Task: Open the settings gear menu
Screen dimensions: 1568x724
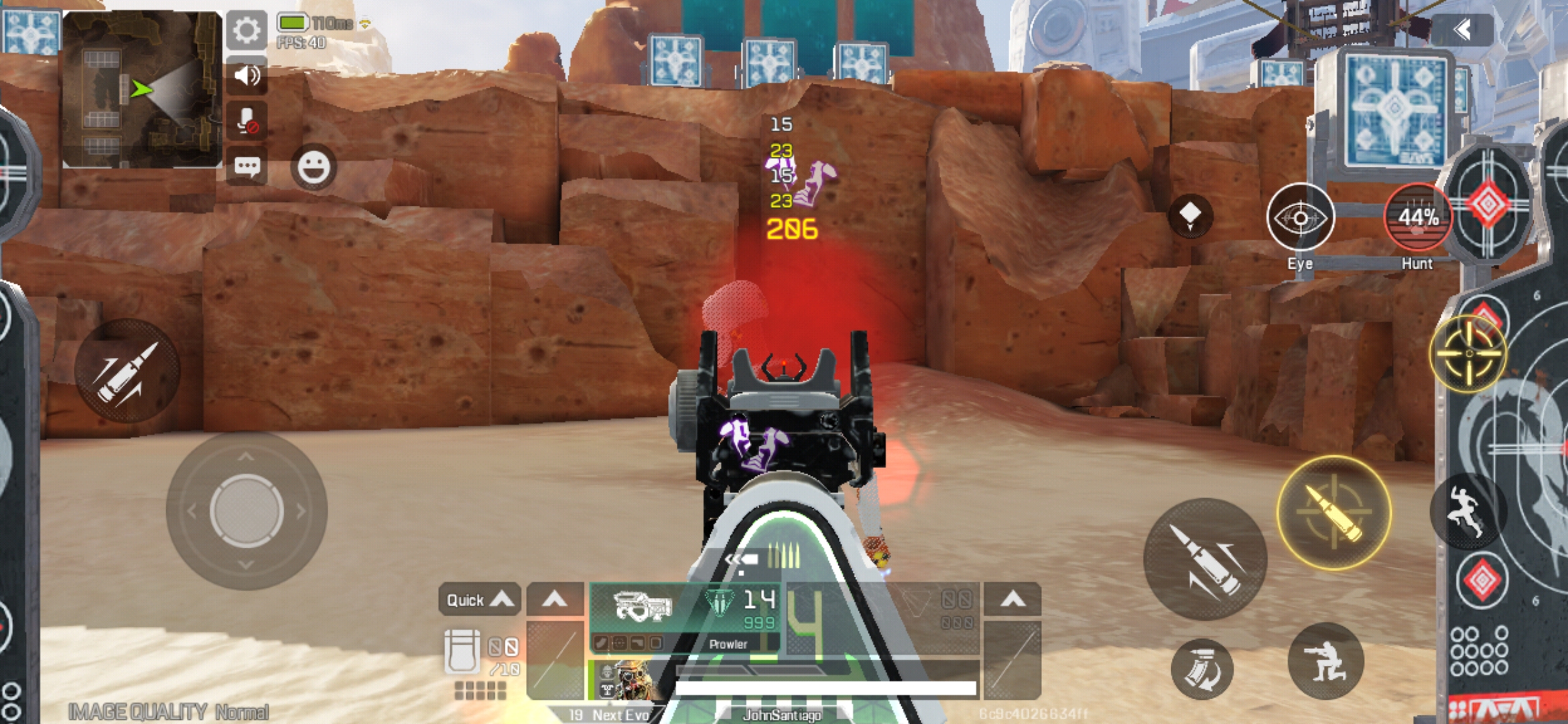Action: point(247,29)
